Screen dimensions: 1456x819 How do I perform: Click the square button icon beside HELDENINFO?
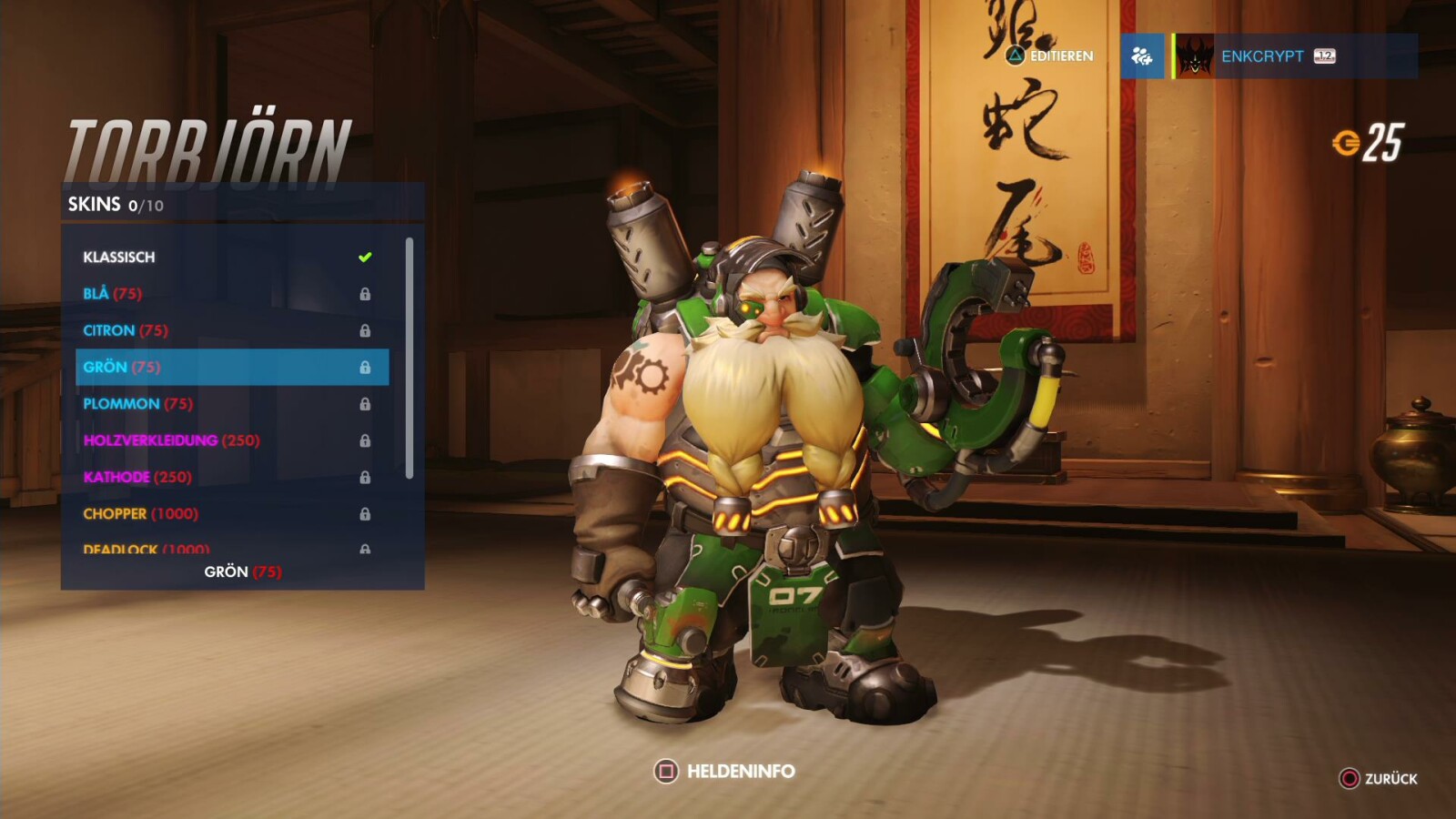point(668,769)
